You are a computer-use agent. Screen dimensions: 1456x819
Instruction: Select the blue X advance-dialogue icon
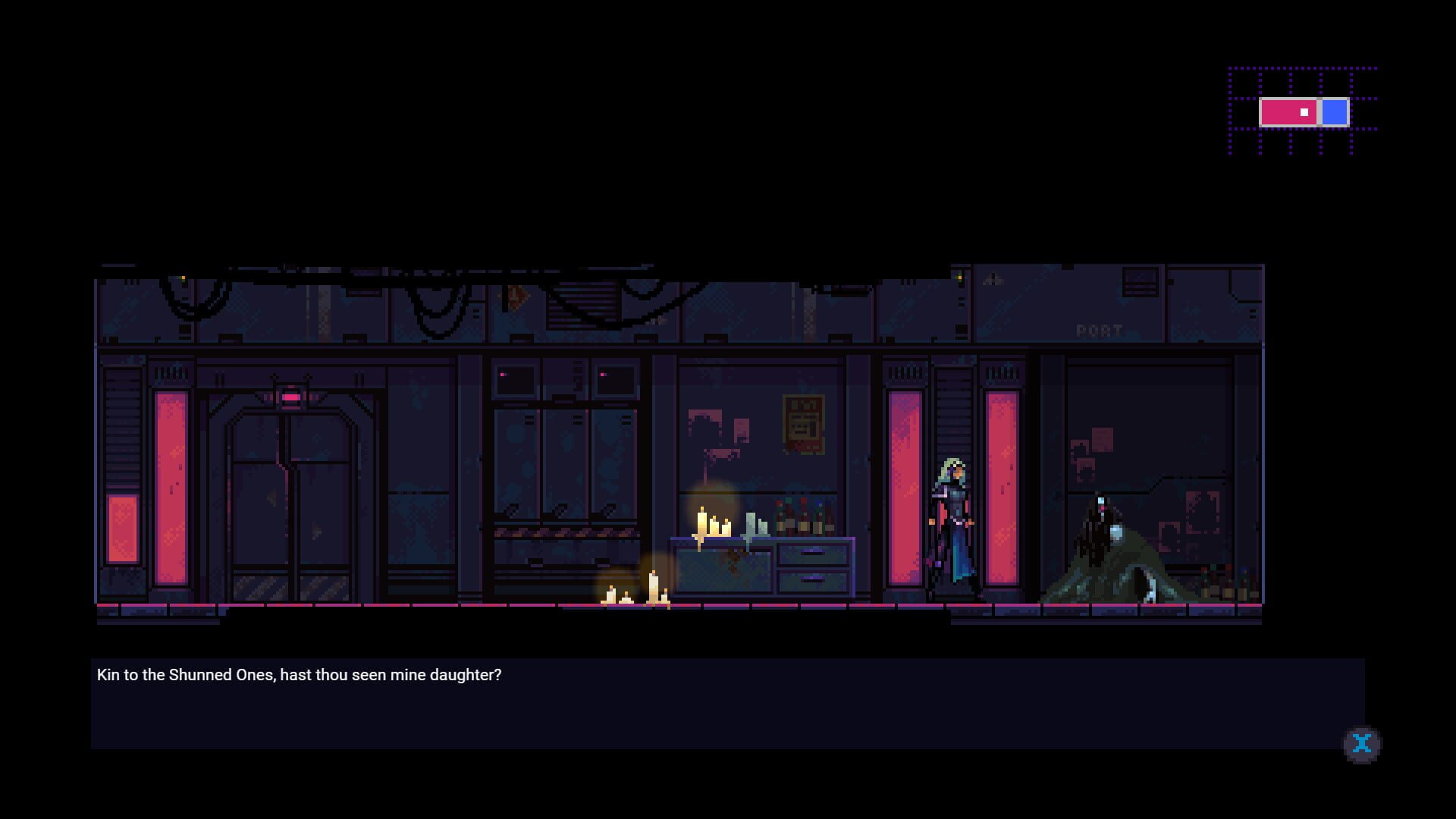[1362, 744]
